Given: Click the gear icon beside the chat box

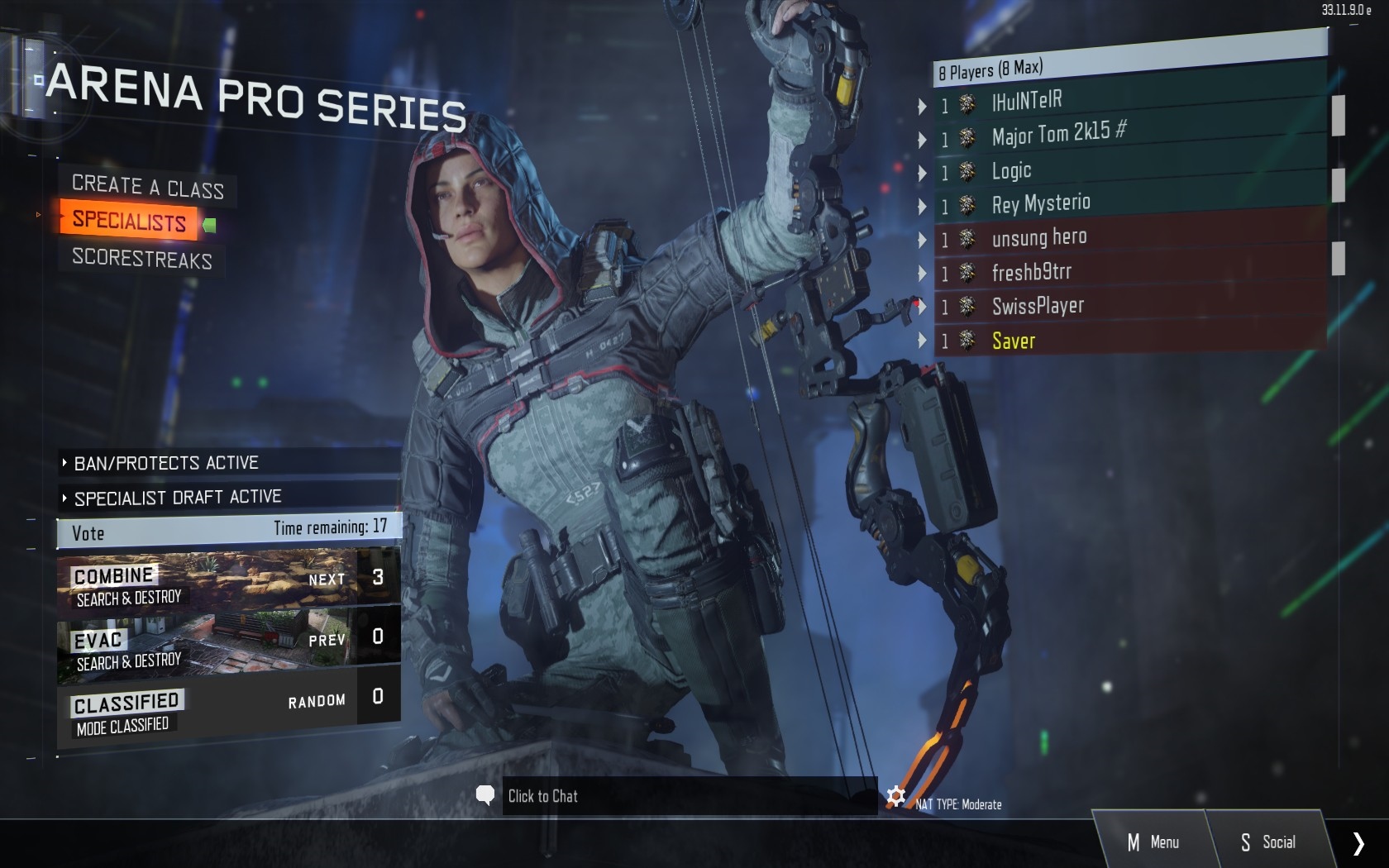Looking at the screenshot, I should click(895, 796).
